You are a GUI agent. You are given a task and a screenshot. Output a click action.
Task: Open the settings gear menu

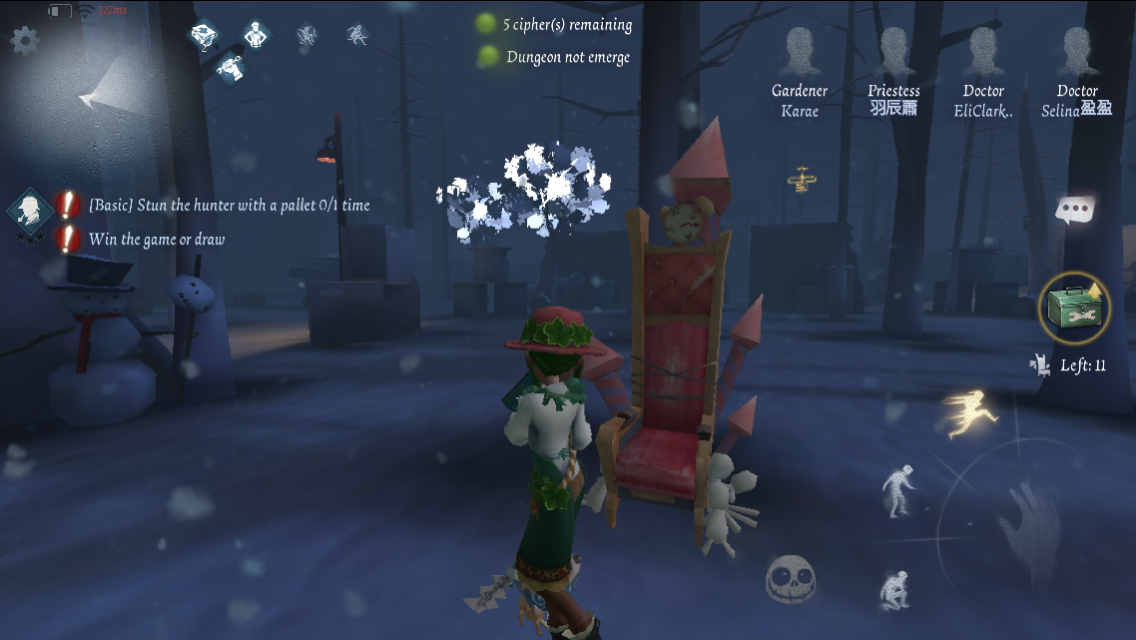24,40
